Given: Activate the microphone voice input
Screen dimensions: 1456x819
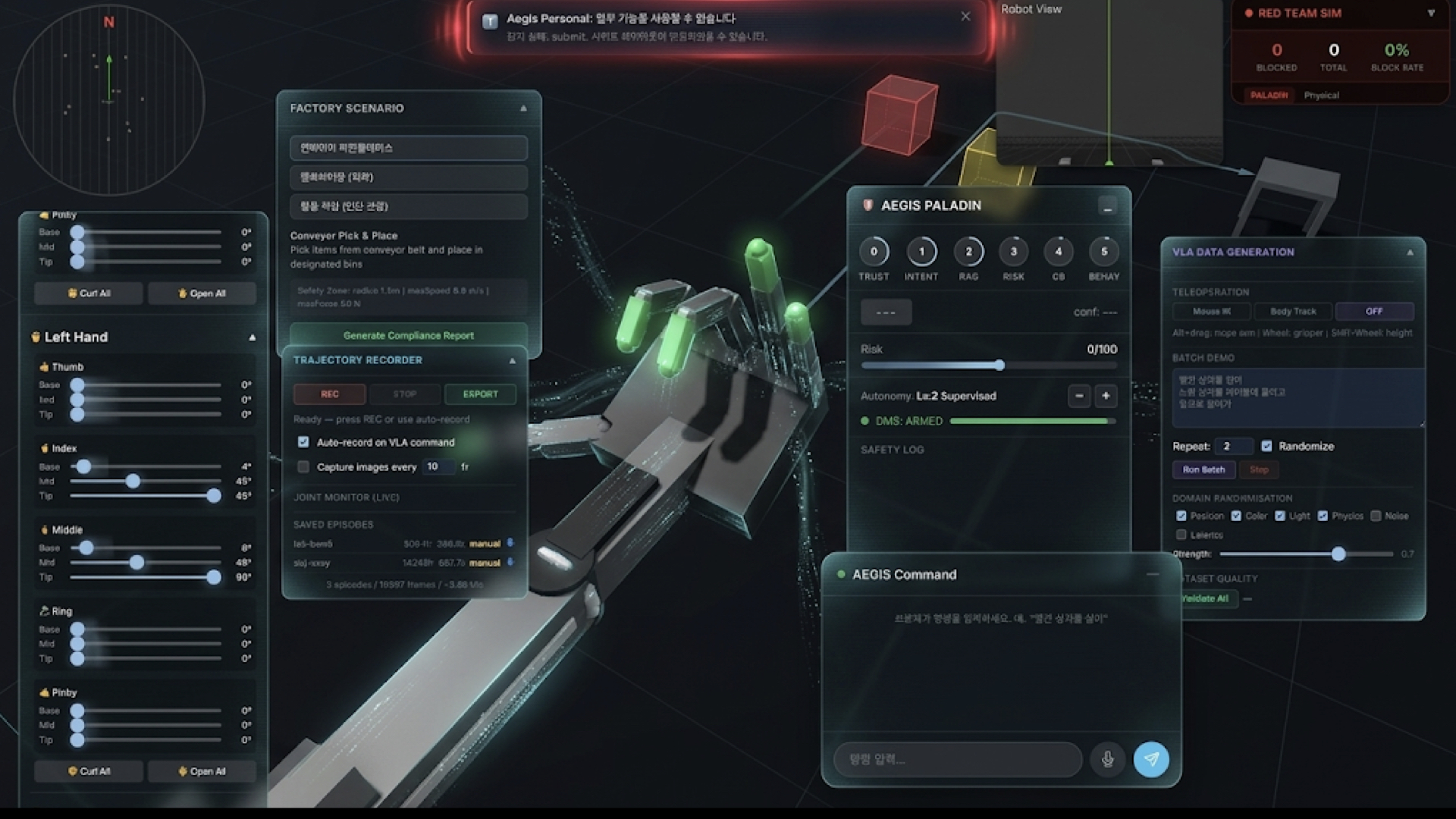Looking at the screenshot, I should (x=1107, y=759).
